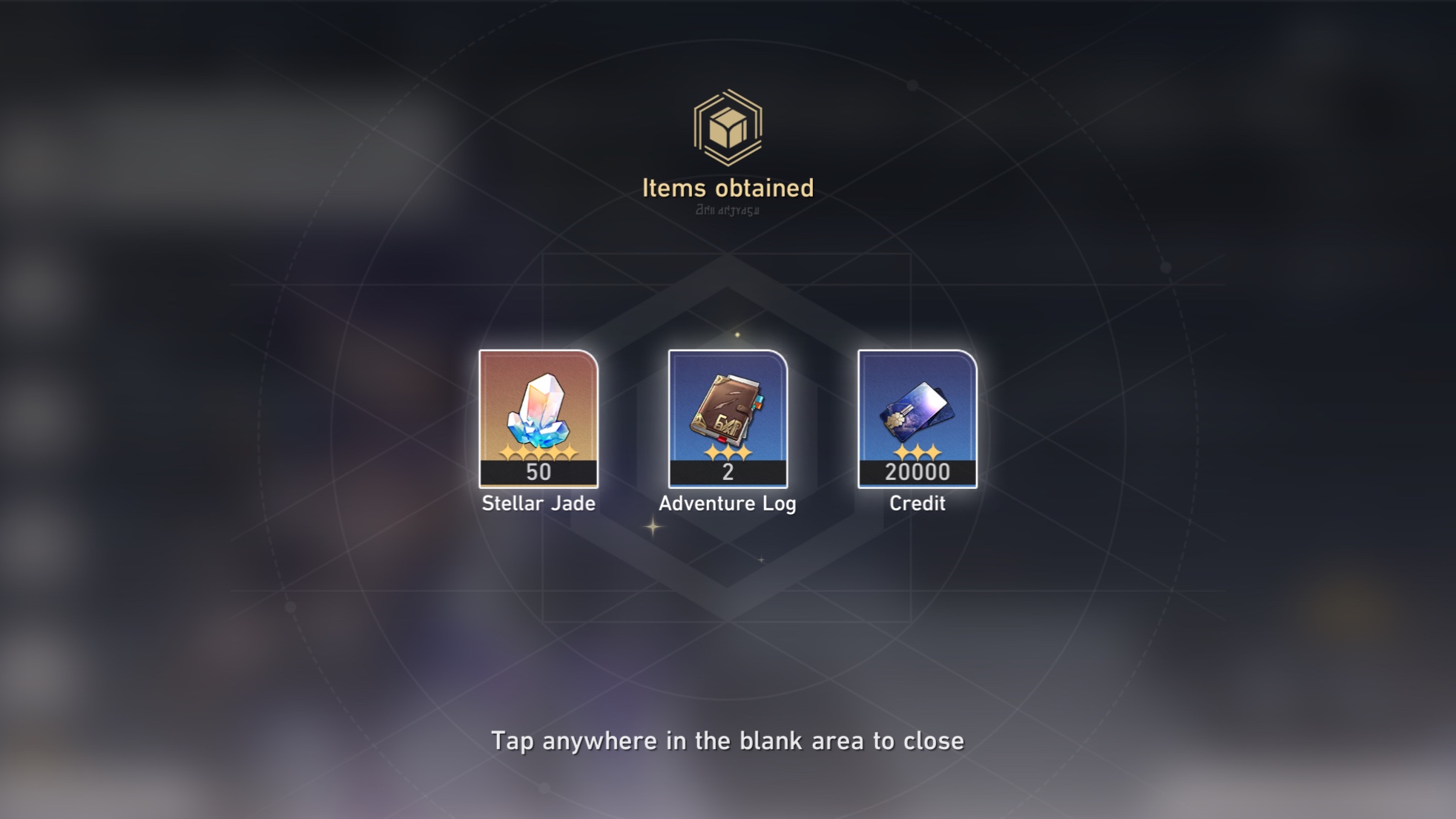Image resolution: width=1456 pixels, height=819 pixels.
Task: Click the Items obtained title text
Action: coord(728,188)
